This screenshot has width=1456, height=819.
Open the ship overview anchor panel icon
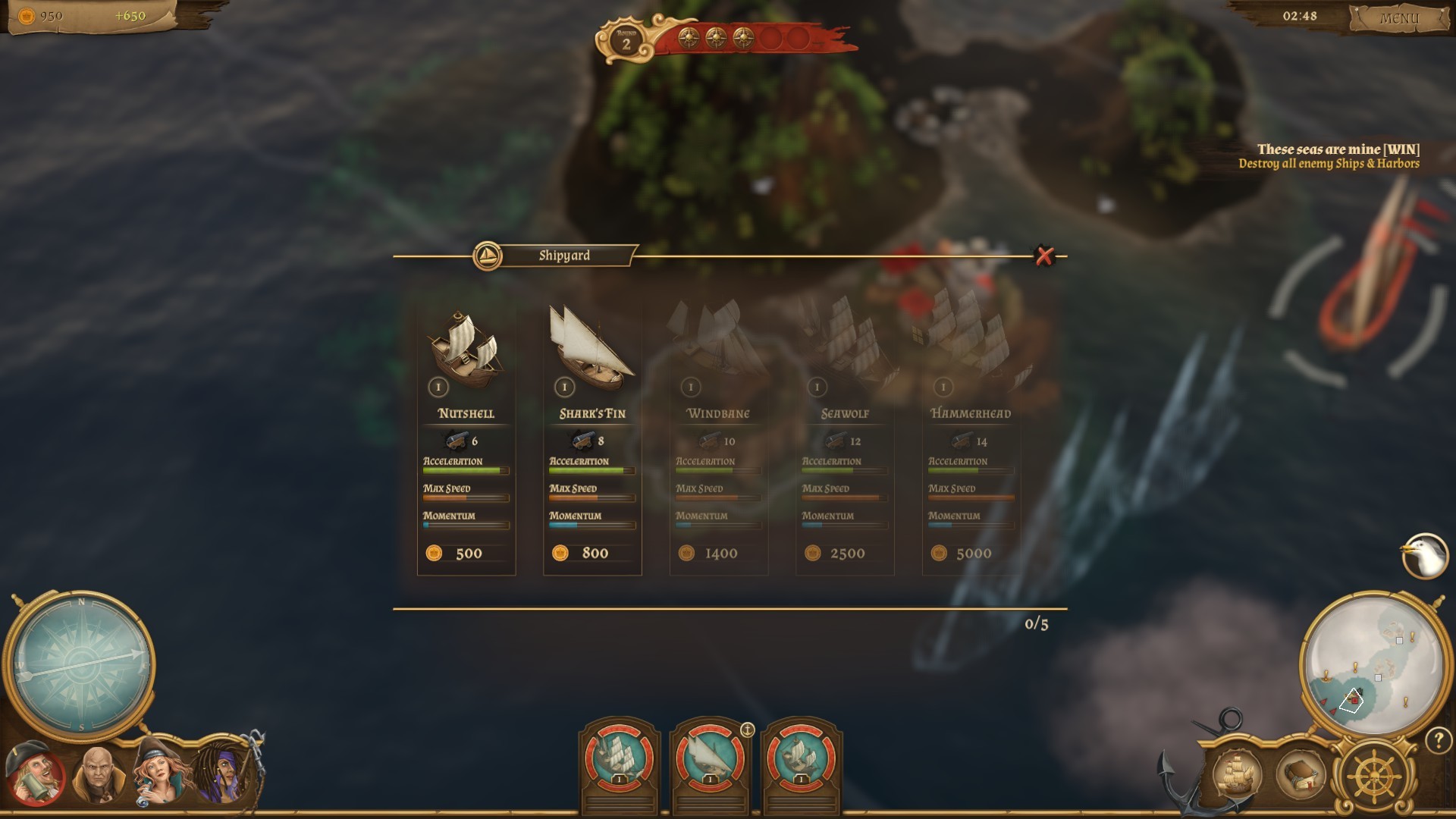tap(1238, 775)
